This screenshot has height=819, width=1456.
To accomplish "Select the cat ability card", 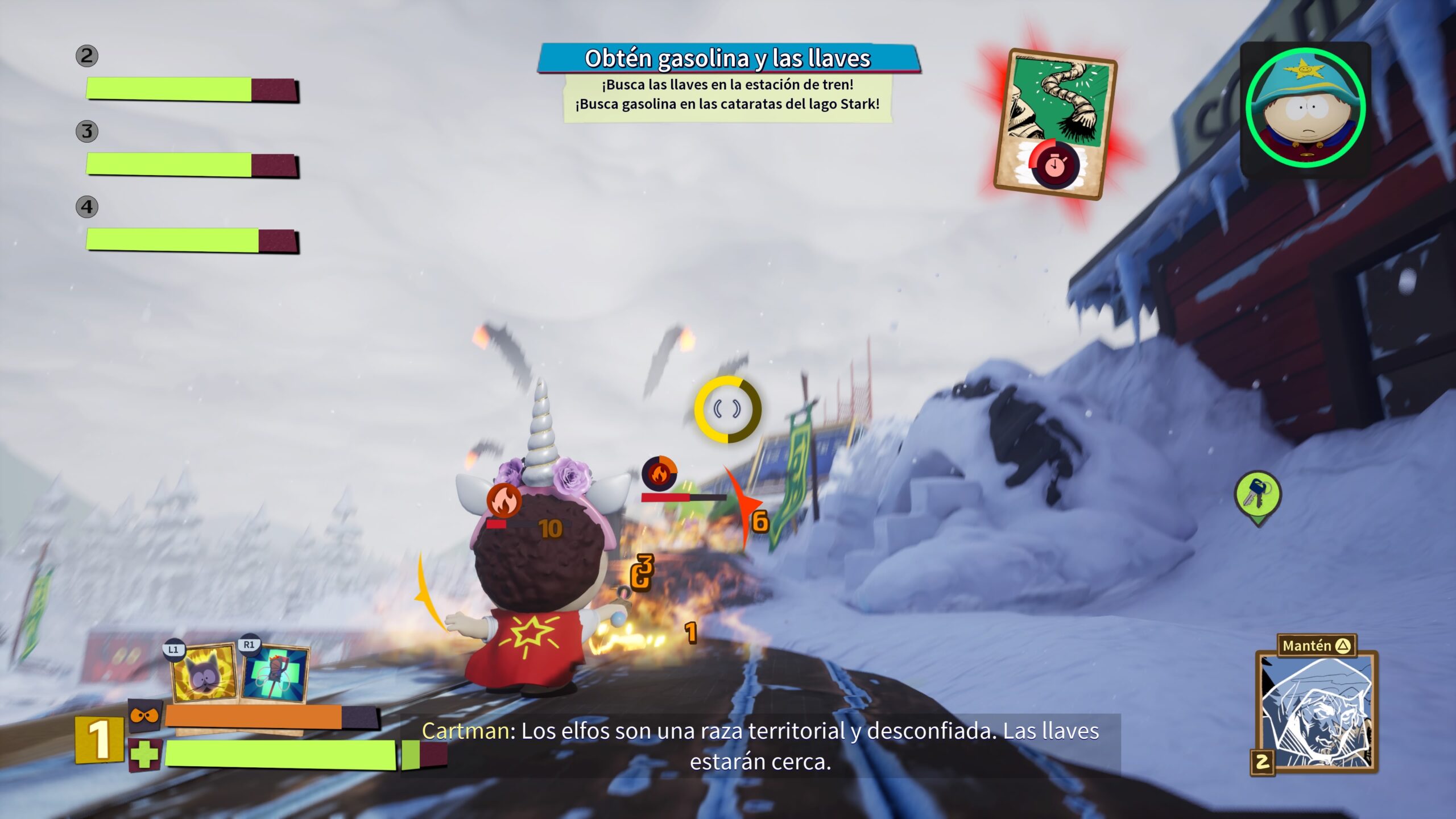I will point(205,675).
